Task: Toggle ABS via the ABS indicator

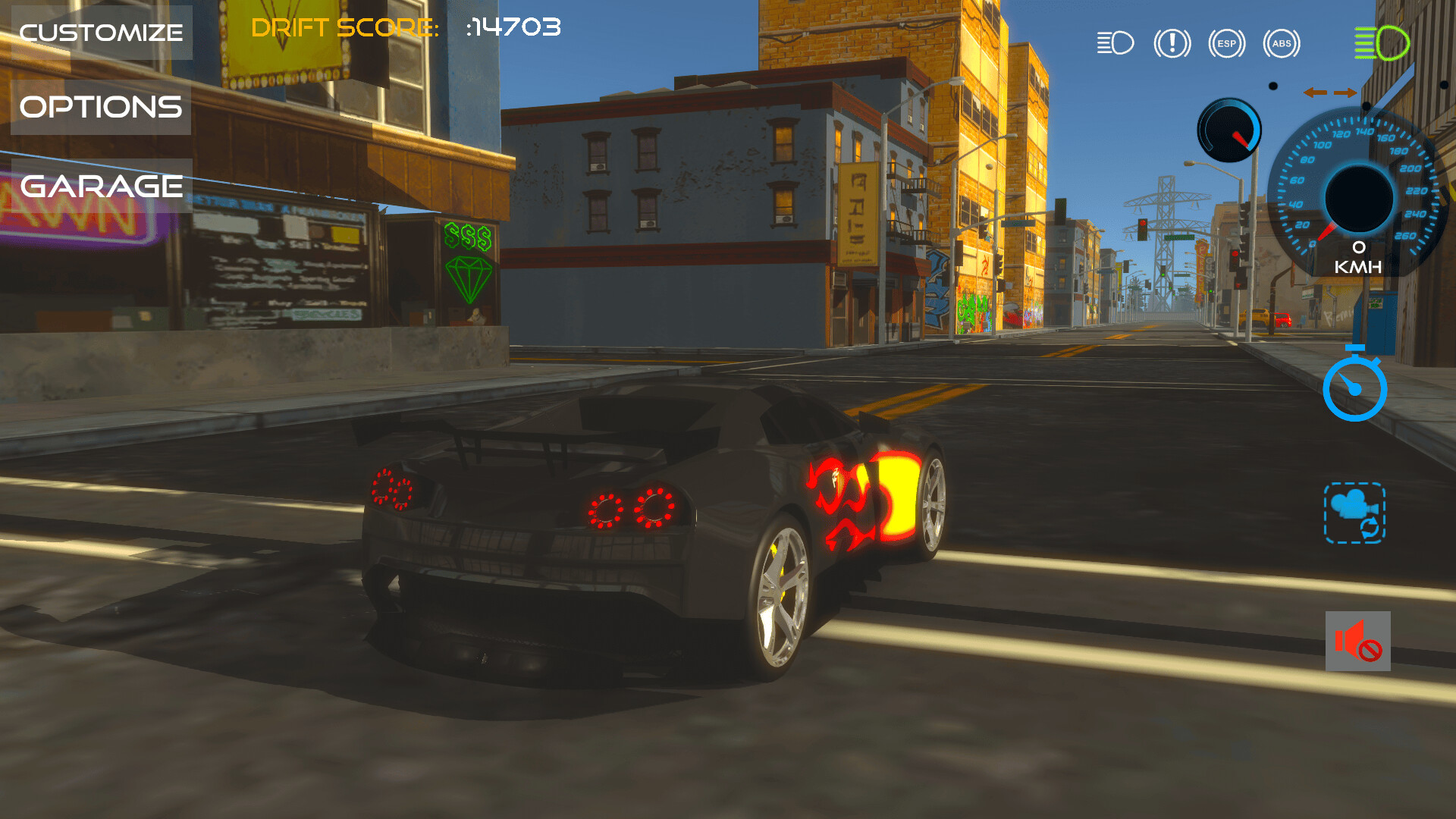Action: pyautogui.click(x=1282, y=43)
